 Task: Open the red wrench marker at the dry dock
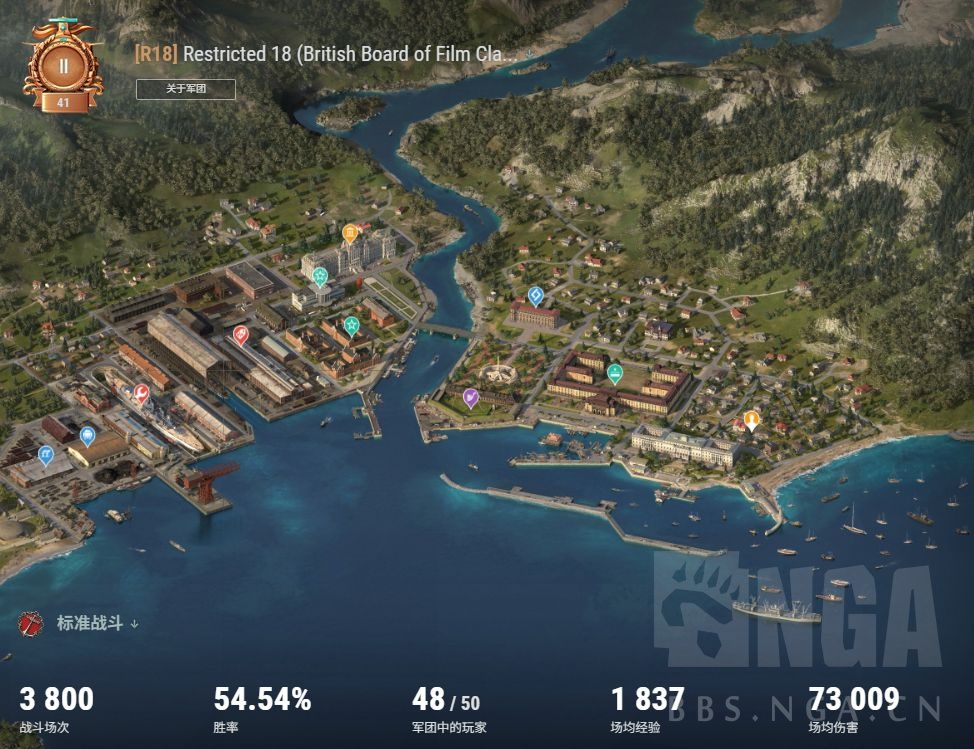141,393
